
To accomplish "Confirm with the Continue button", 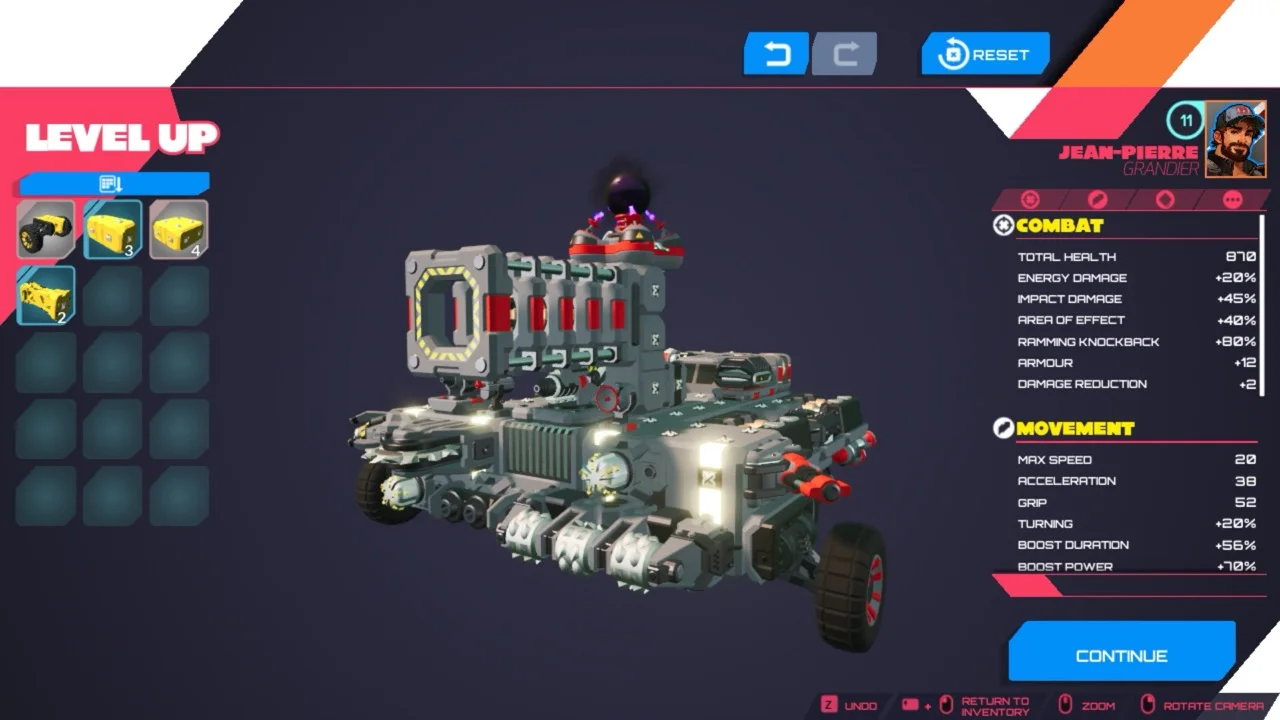I will (1121, 655).
